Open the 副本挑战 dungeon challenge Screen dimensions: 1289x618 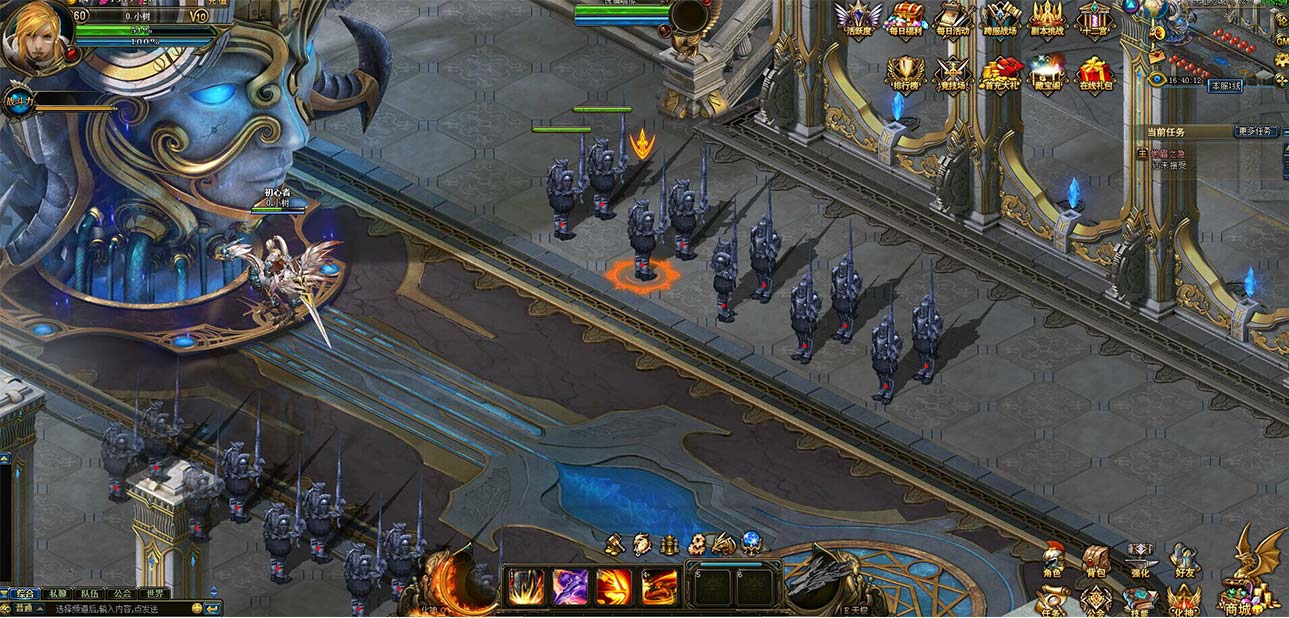click(1047, 19)
